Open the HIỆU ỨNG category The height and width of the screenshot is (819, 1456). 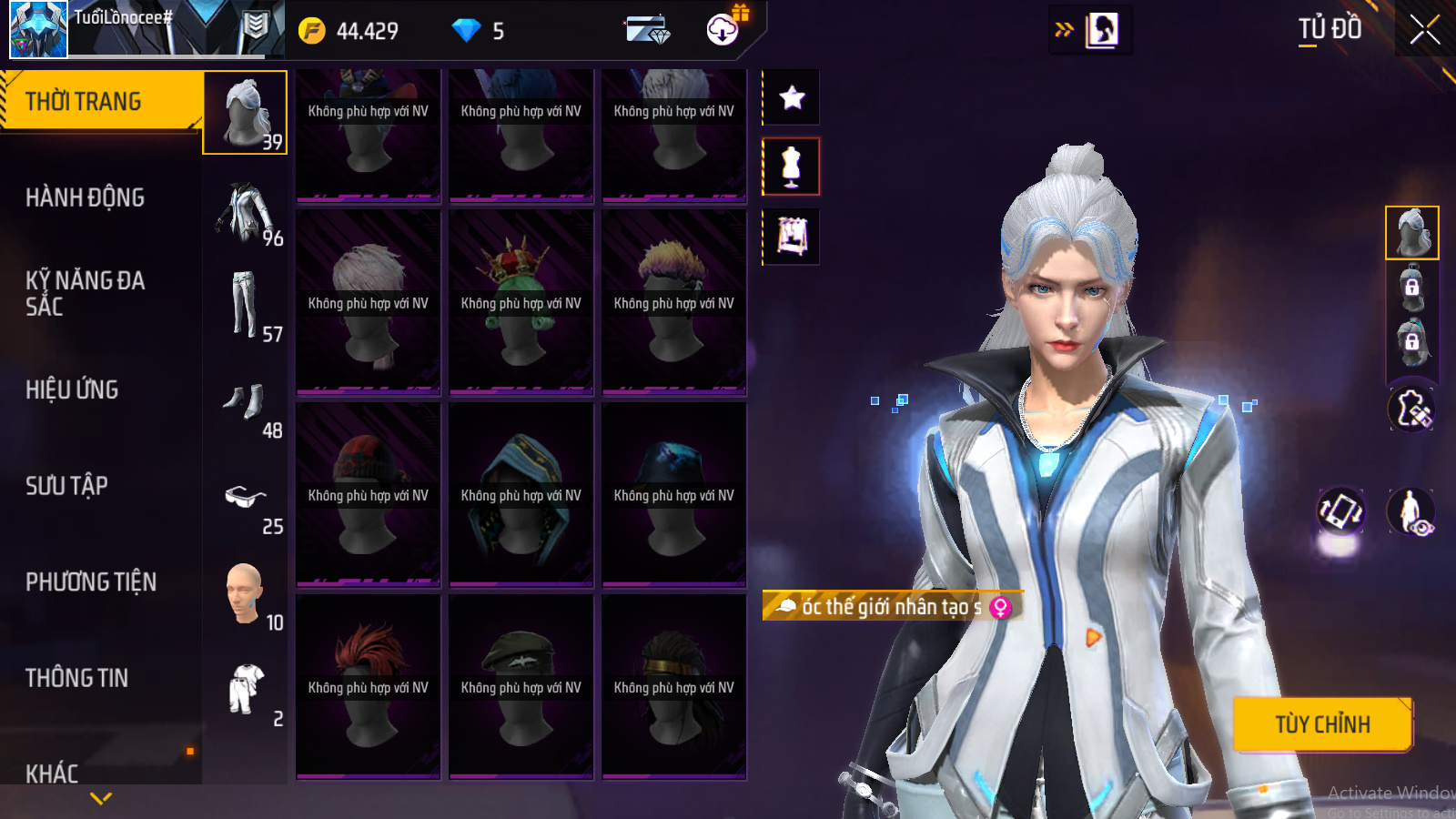click(72, 389)
